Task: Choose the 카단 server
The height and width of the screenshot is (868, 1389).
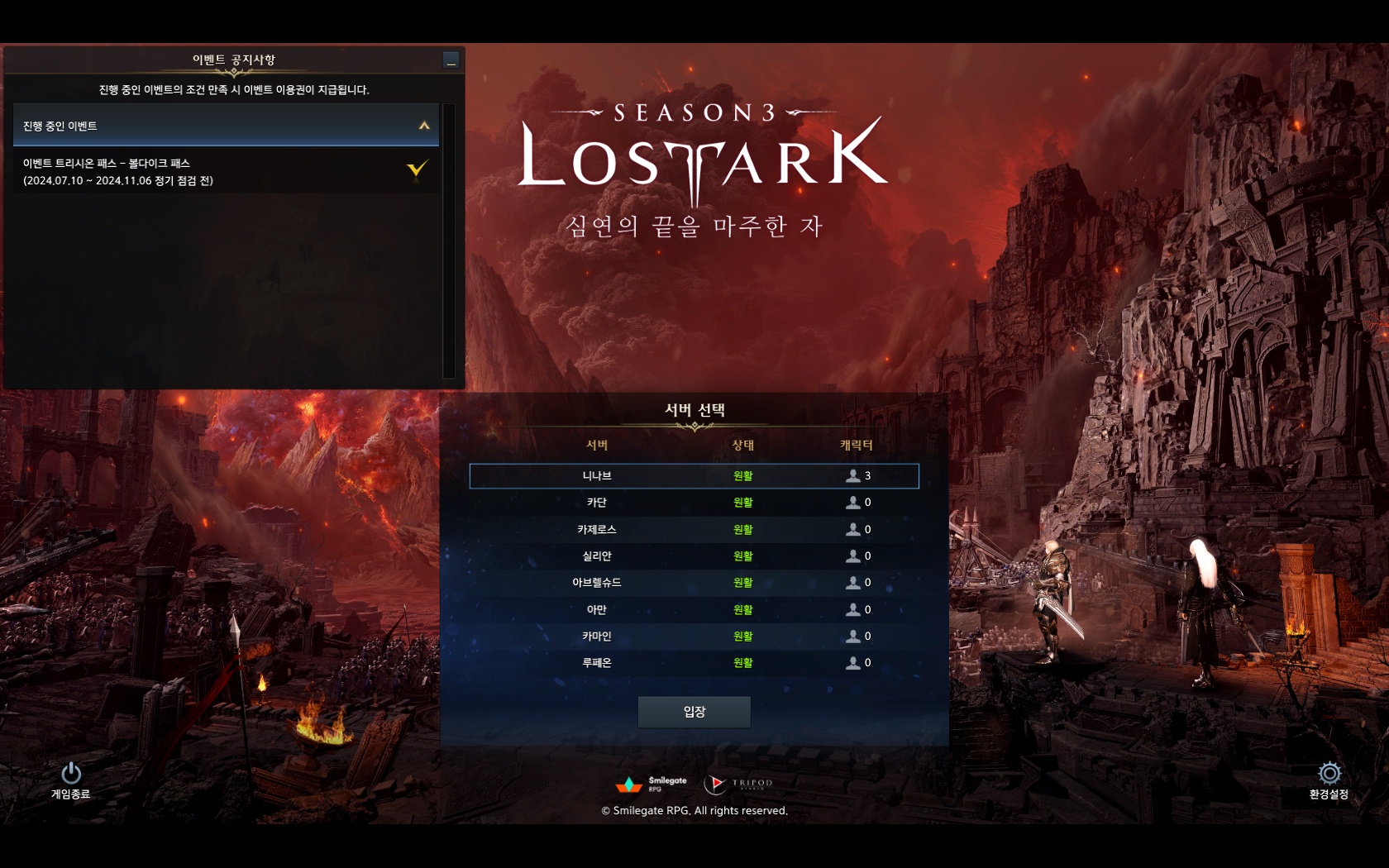Action: (x=694, y=503)
